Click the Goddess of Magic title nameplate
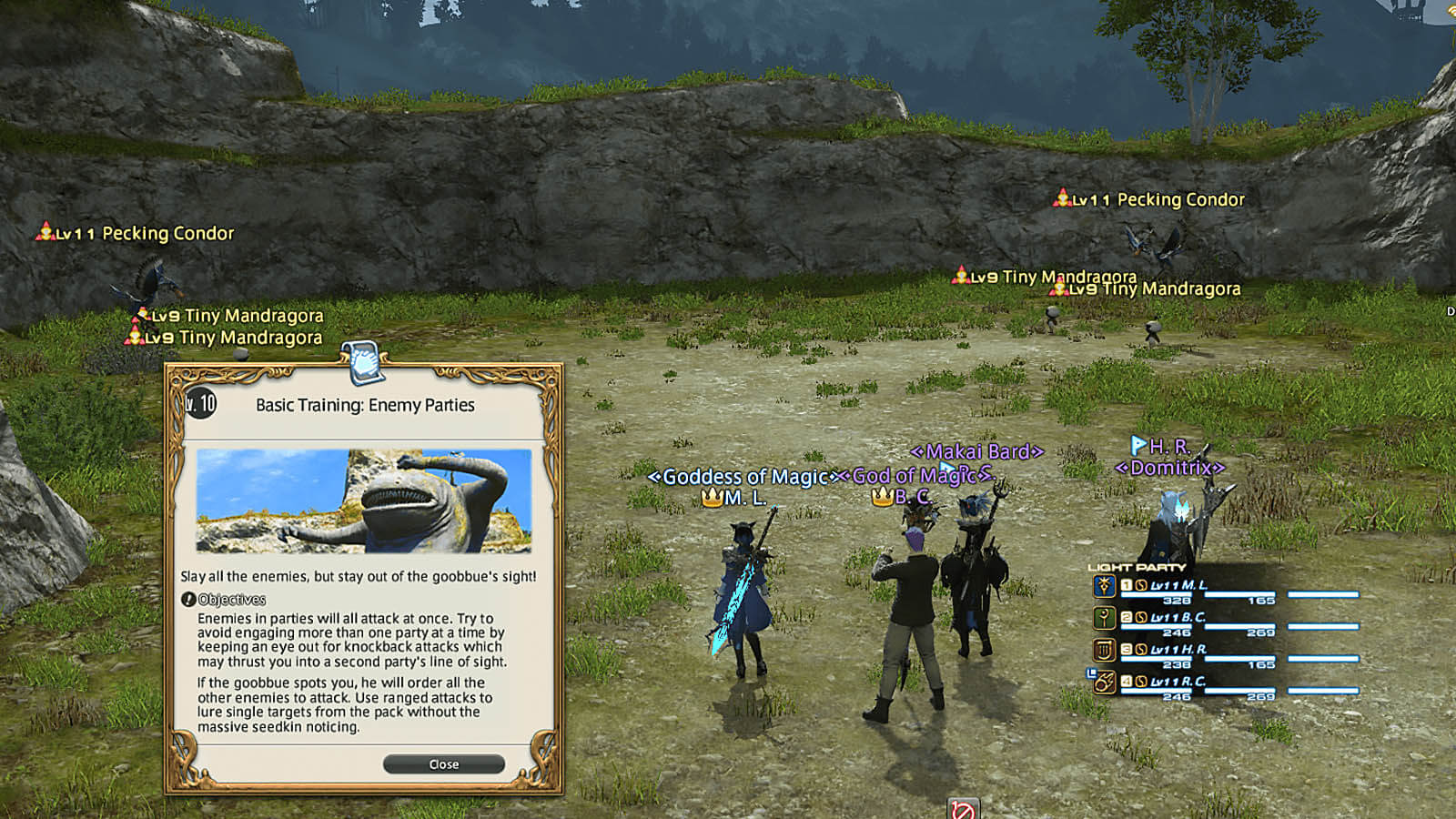This screenshot has width=1456, height=819. pyautogui.click(x=742, y=477)
